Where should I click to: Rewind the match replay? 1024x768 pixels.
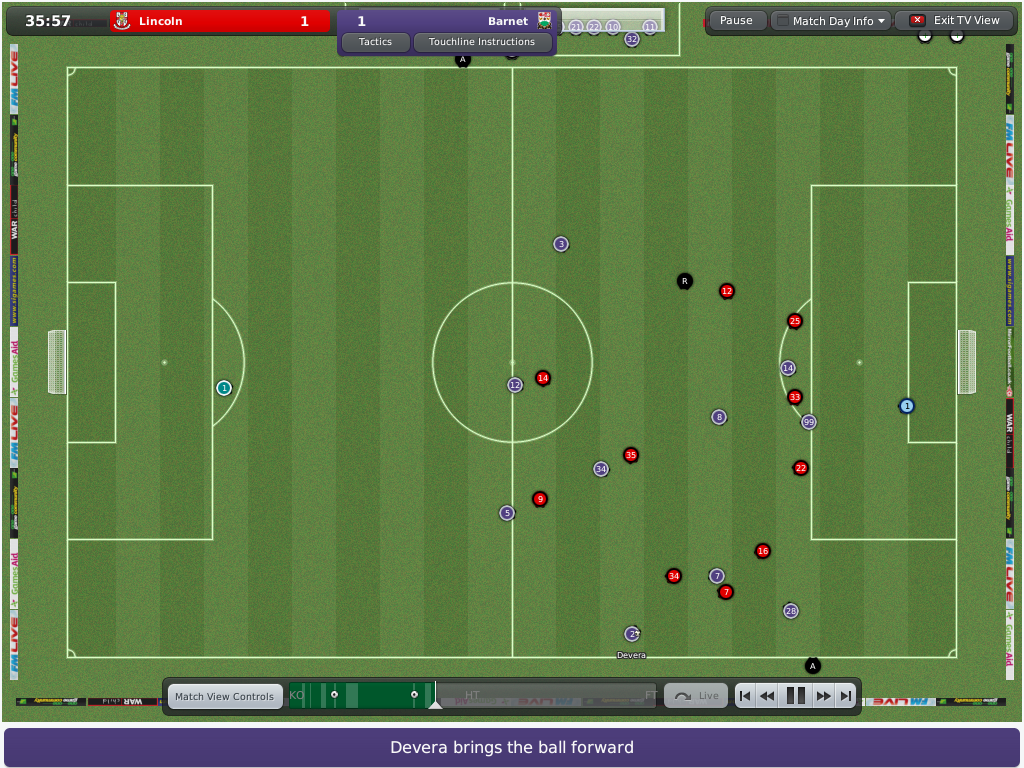[x=767, y=696]
